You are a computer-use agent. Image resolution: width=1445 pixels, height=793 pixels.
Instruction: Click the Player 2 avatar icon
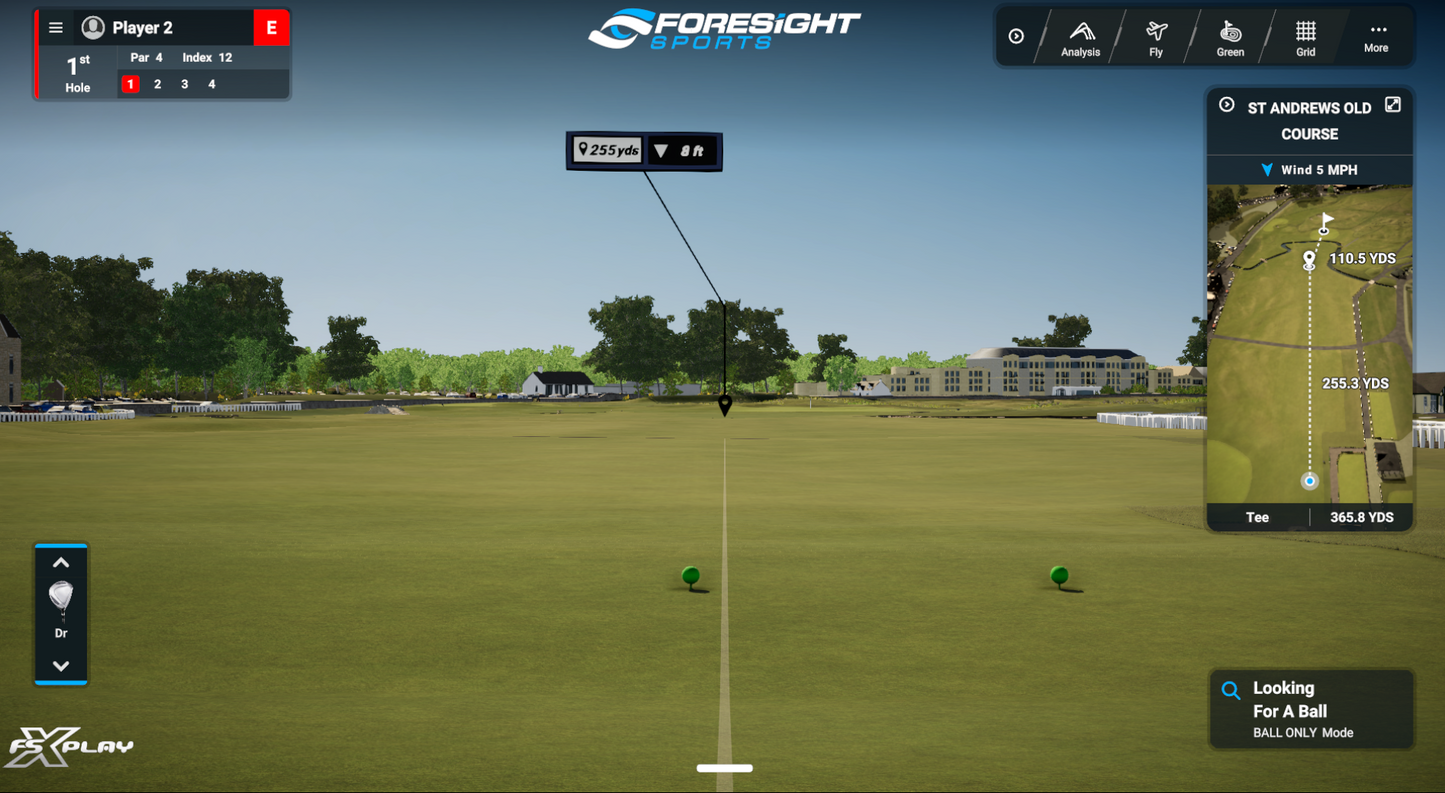point(90,26)
